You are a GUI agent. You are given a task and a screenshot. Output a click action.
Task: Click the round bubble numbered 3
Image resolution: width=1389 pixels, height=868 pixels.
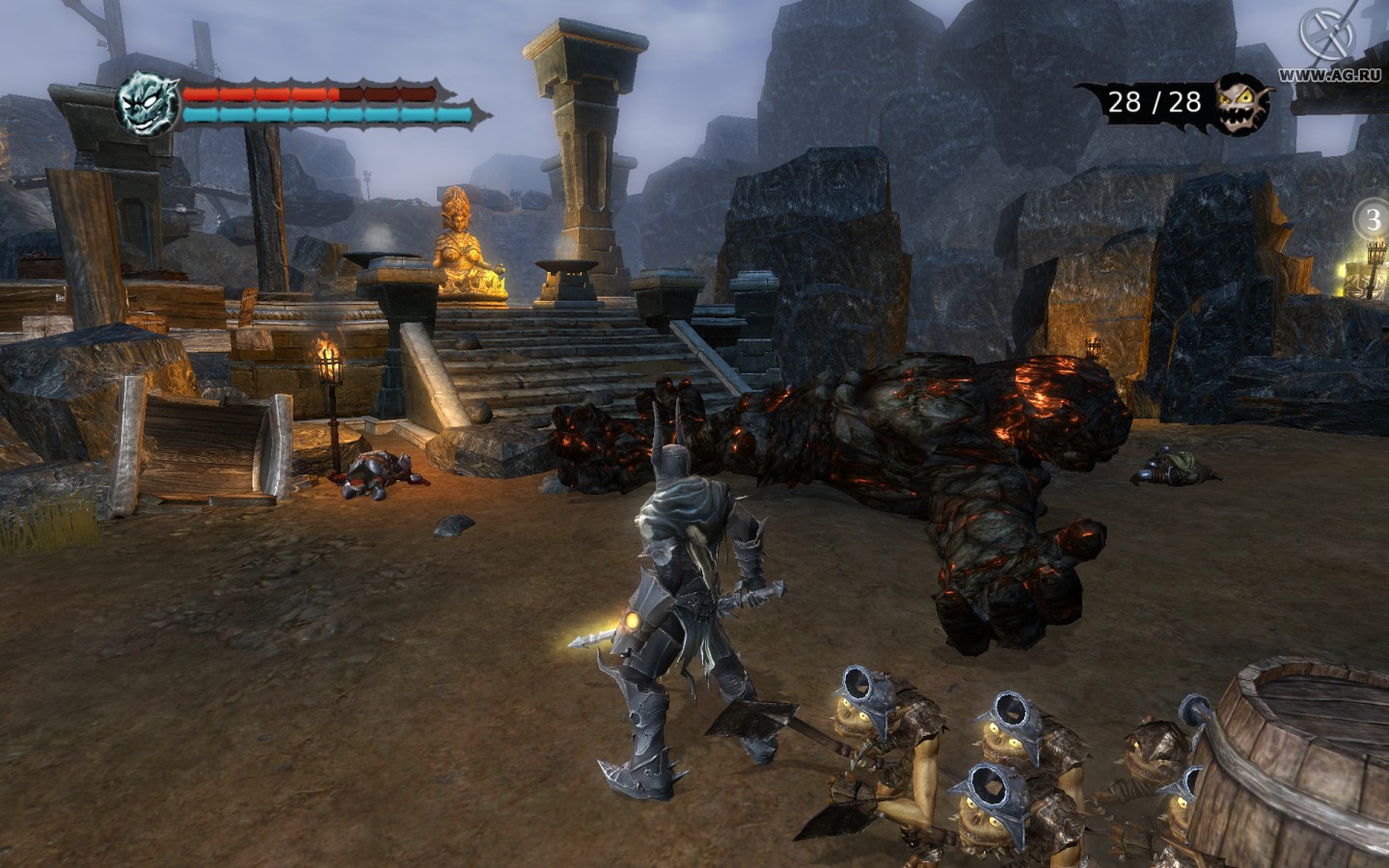(1374, 218)
